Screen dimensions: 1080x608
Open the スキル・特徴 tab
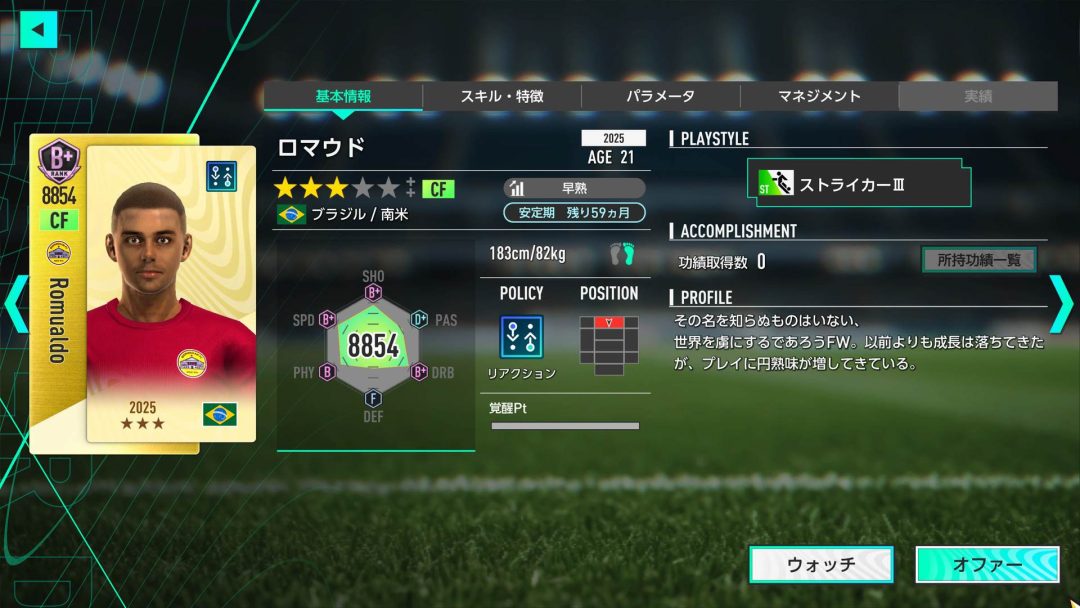point(502,96)
